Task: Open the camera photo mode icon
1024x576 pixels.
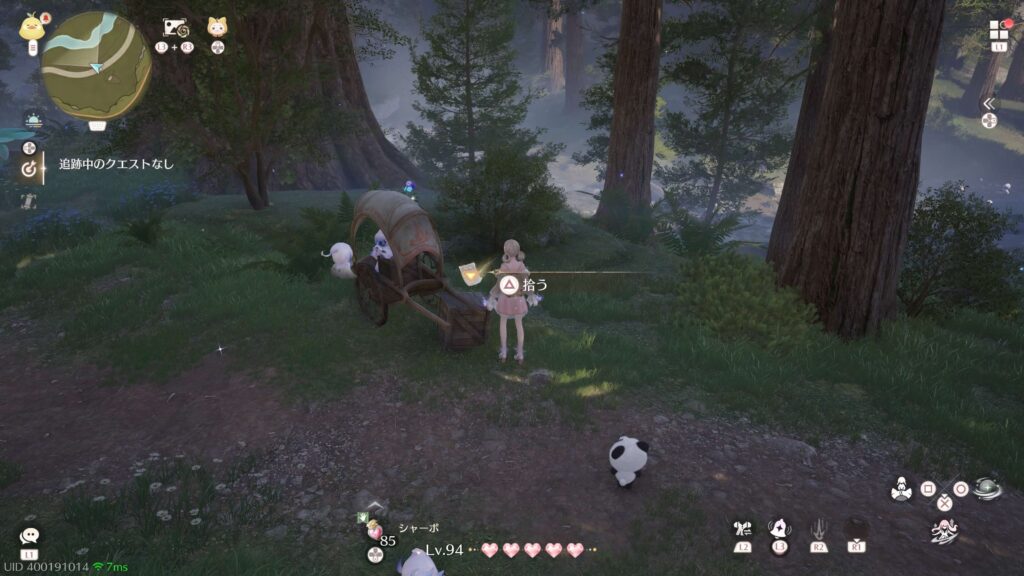Action: 177,27
